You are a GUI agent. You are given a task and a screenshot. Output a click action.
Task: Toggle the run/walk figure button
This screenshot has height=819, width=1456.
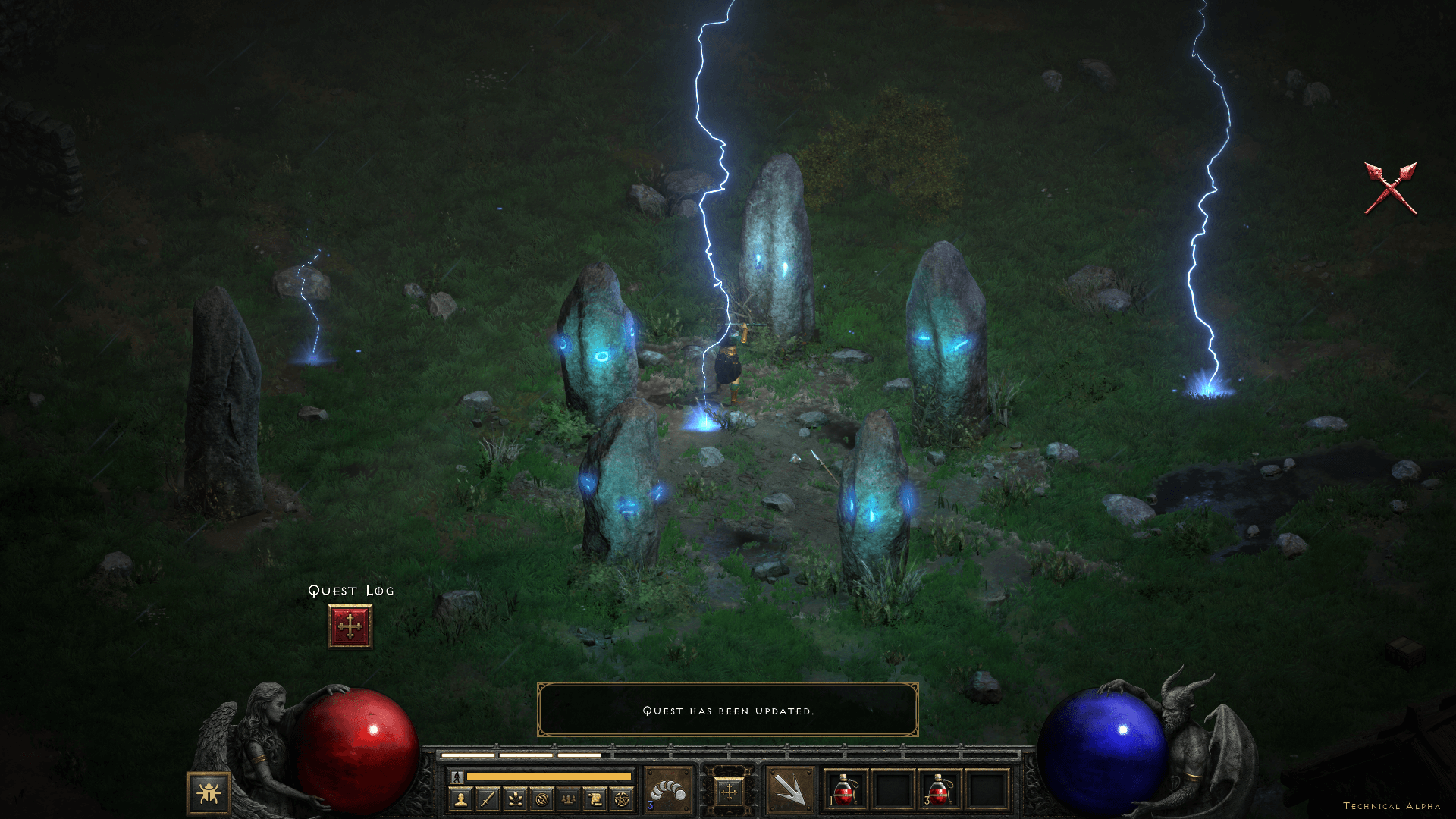457,777
